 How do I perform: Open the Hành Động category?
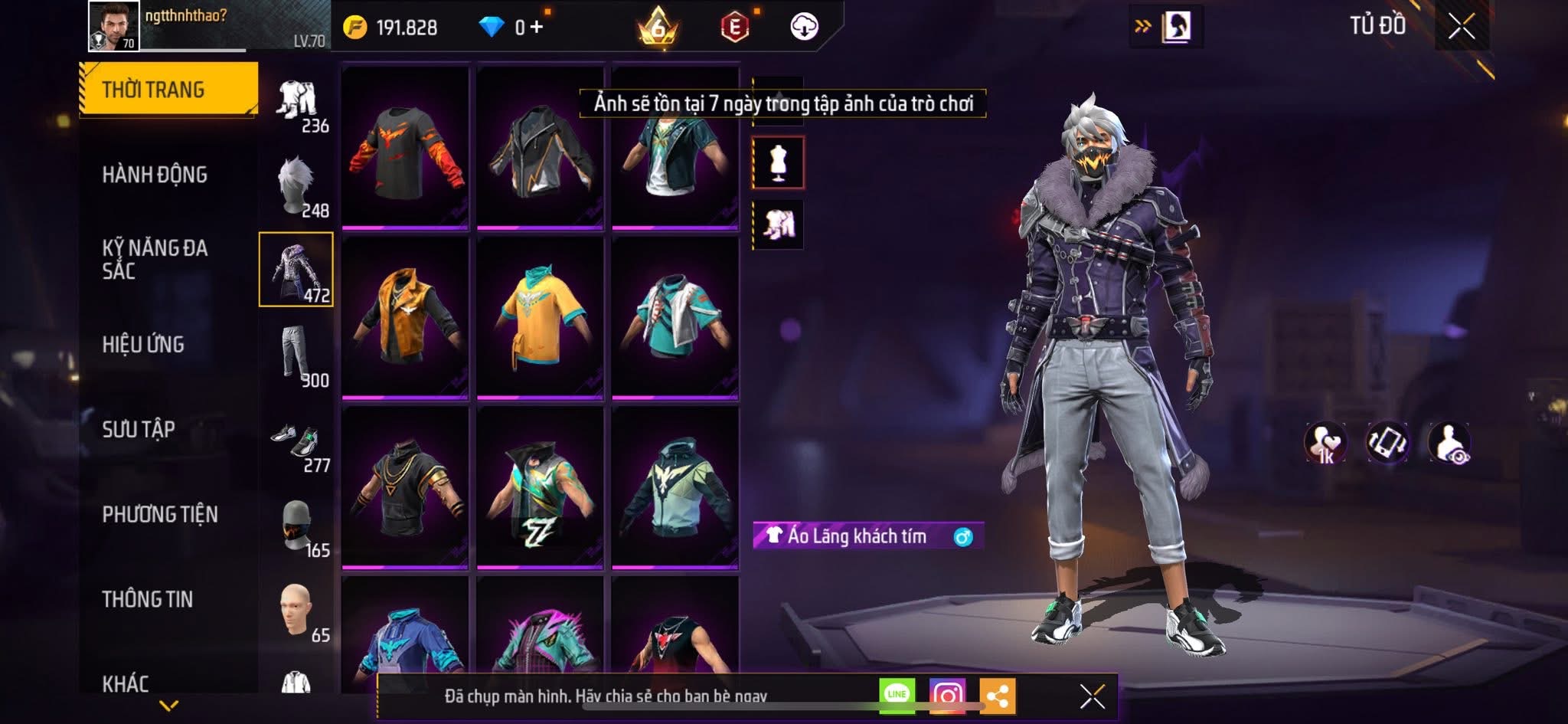coord(155,175)
